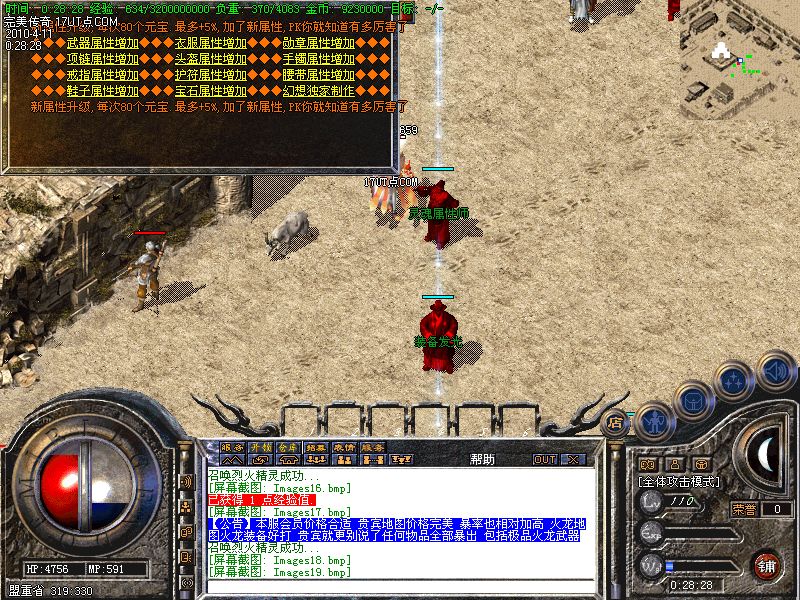This screenshot has height=600, width=800.
Task: Choose the 护符属性增加 amulet upgrade link
Action: [210, 75]
